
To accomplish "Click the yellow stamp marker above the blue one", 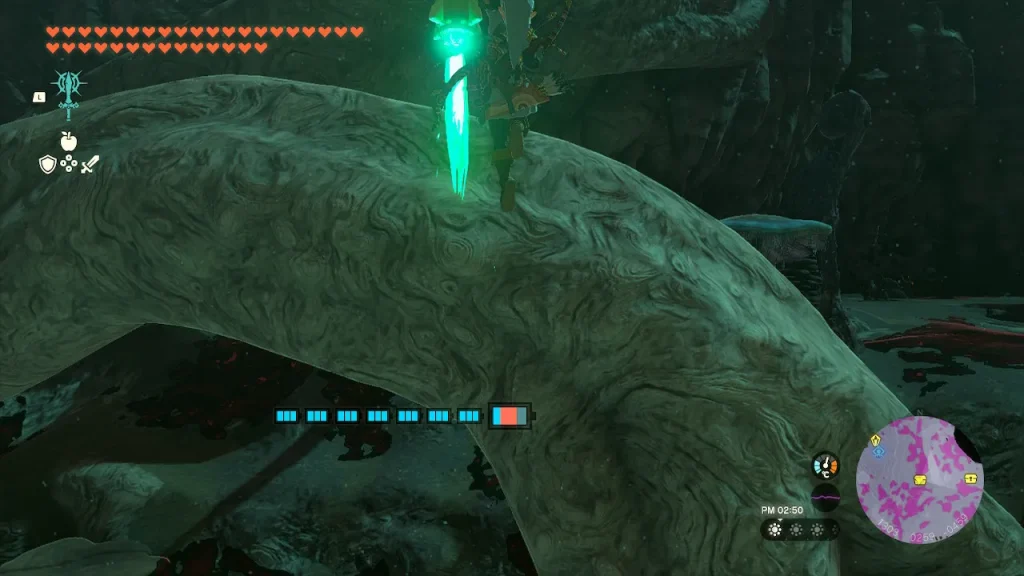I will coord(877,439).
